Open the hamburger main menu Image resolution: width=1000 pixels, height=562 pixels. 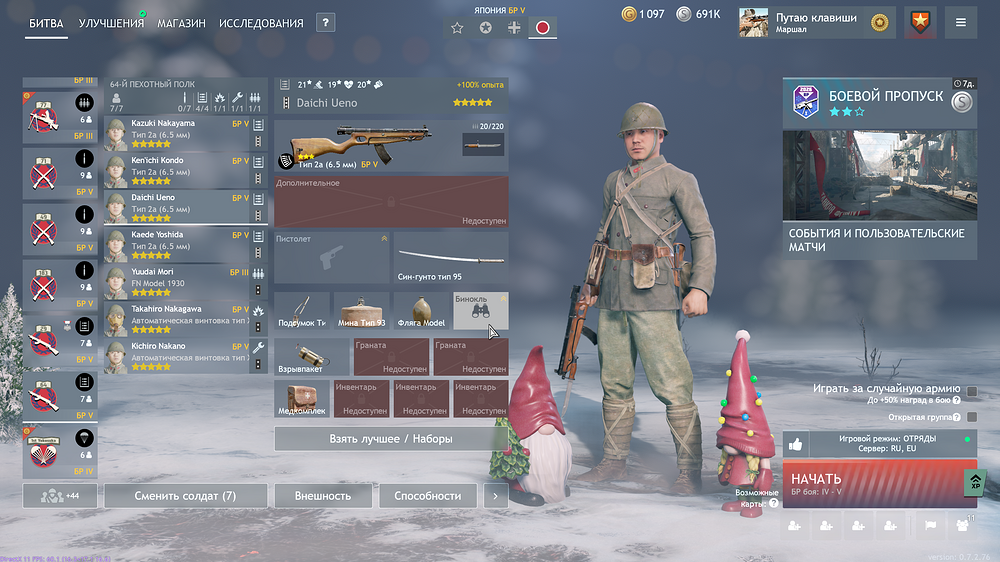tap(961, 22)
